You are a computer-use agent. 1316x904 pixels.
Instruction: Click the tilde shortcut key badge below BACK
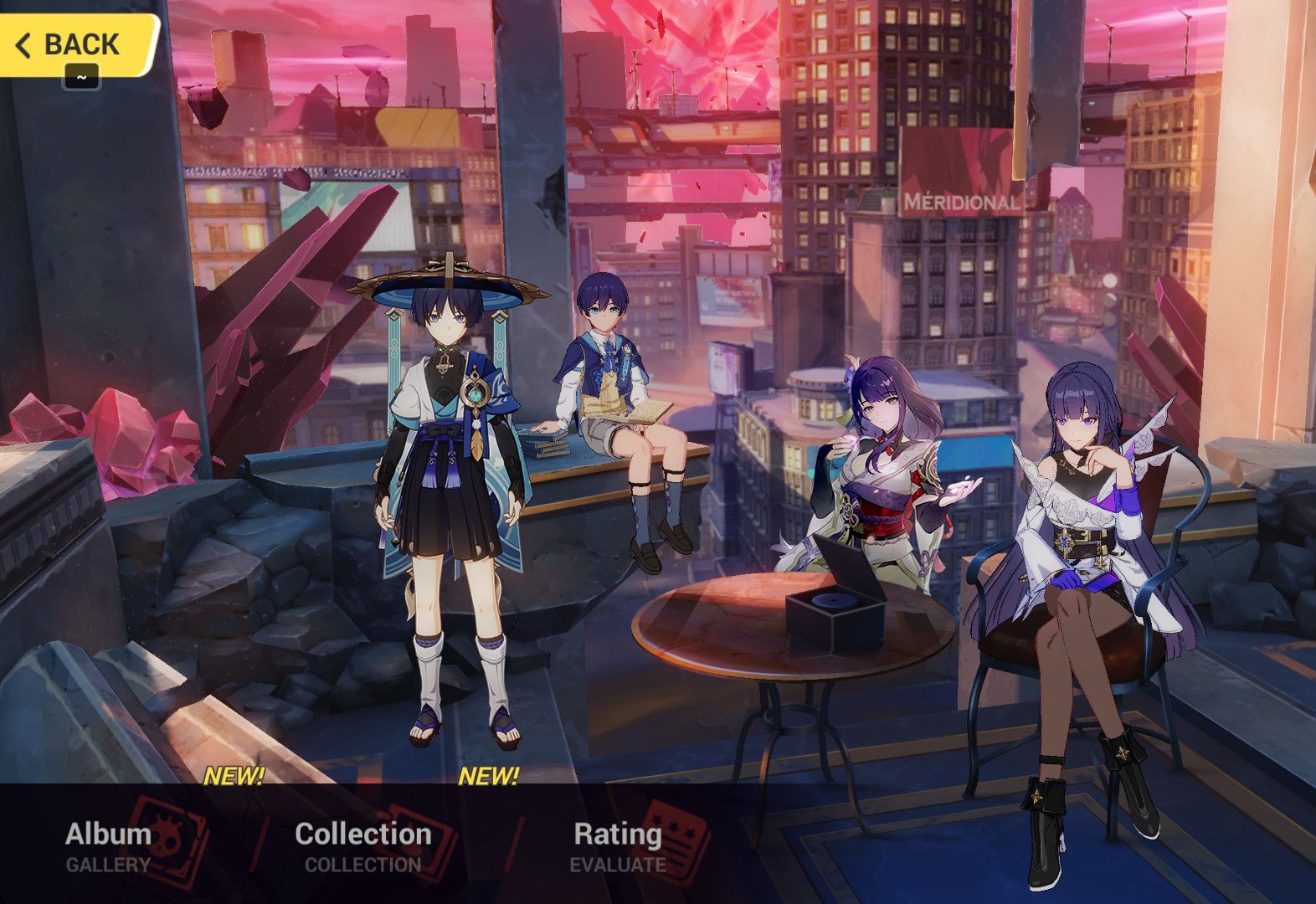80,76
